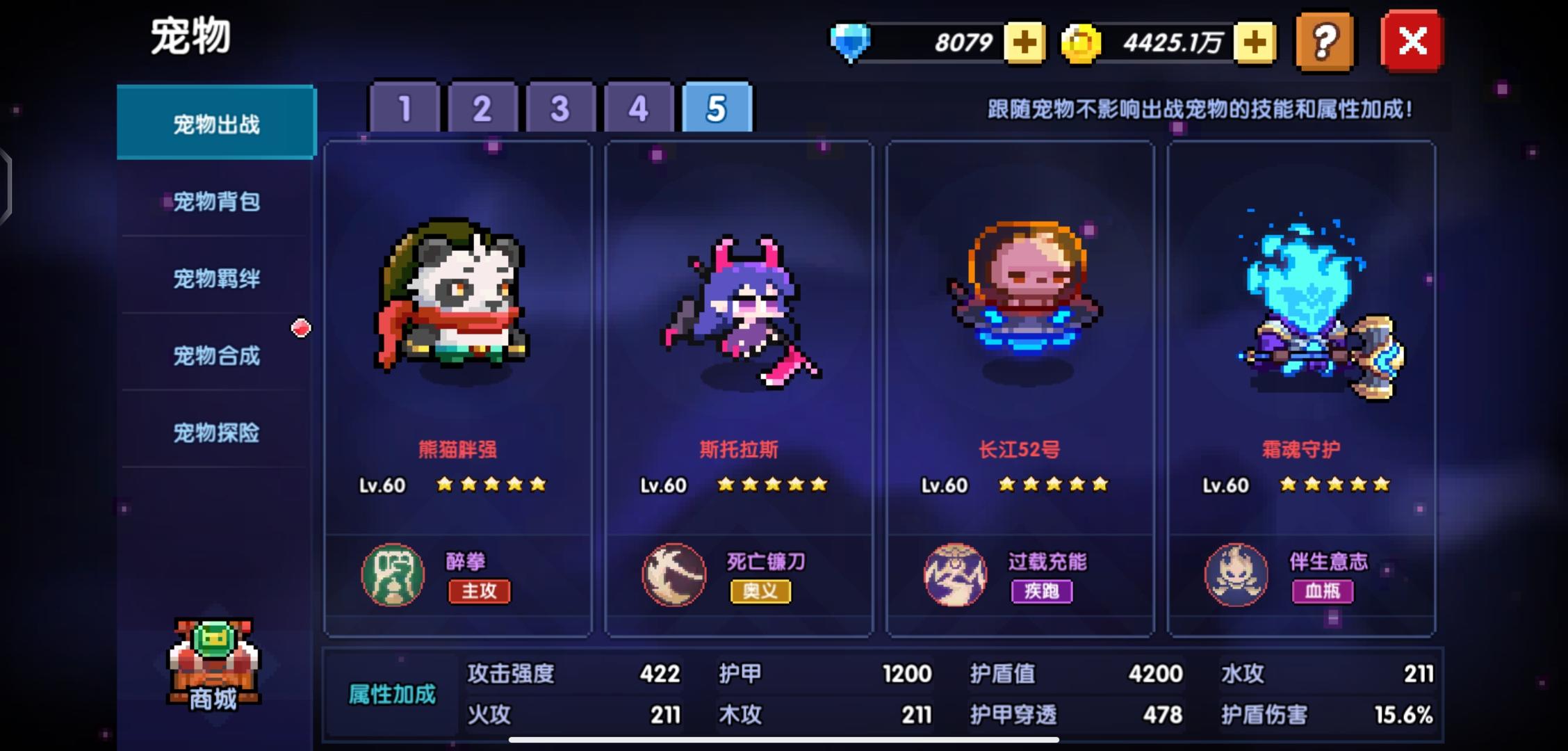
Task: Switch to pet team tab 1
Action: [x=405, y=108]
